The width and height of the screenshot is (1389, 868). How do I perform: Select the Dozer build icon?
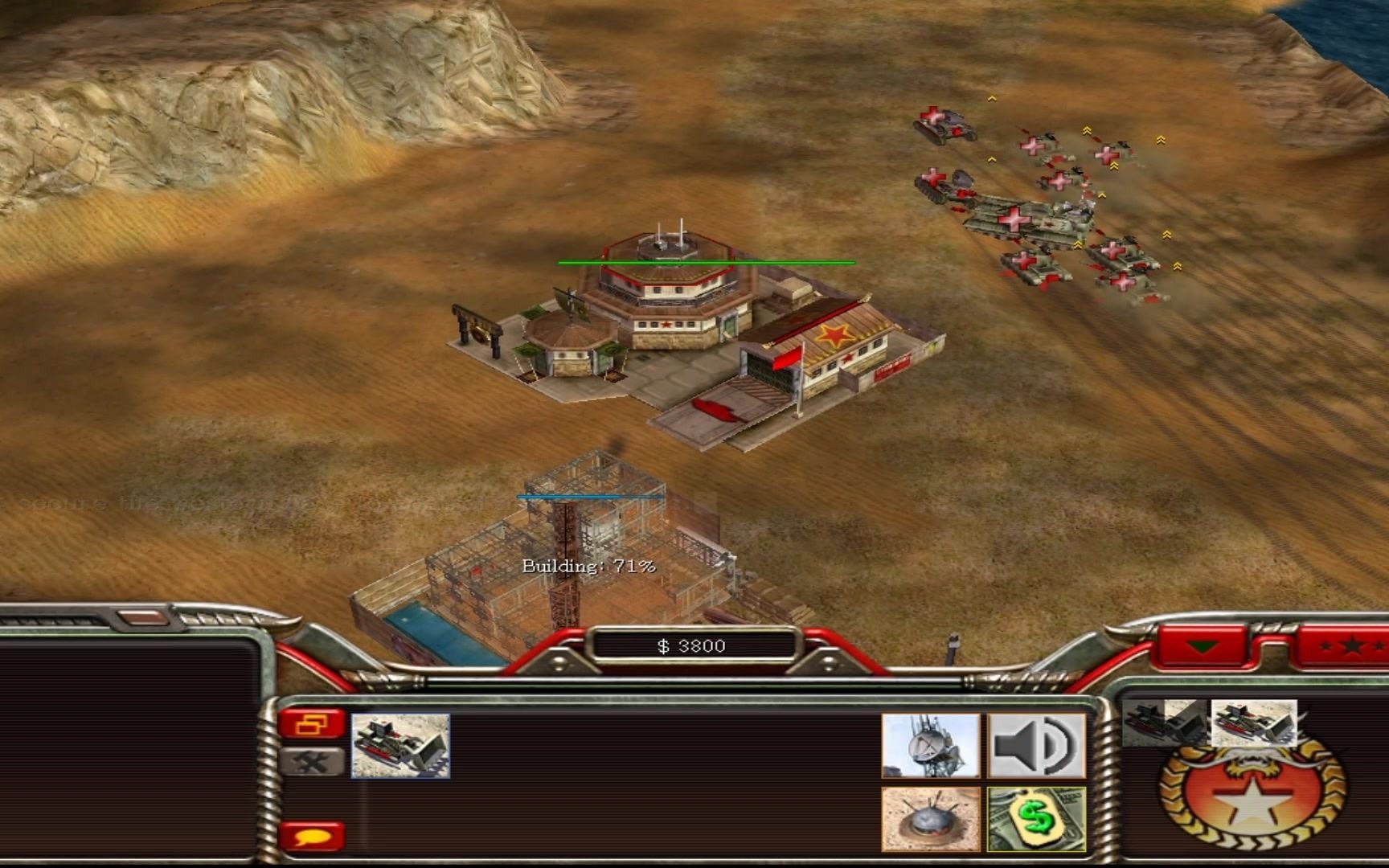(400, 746)
